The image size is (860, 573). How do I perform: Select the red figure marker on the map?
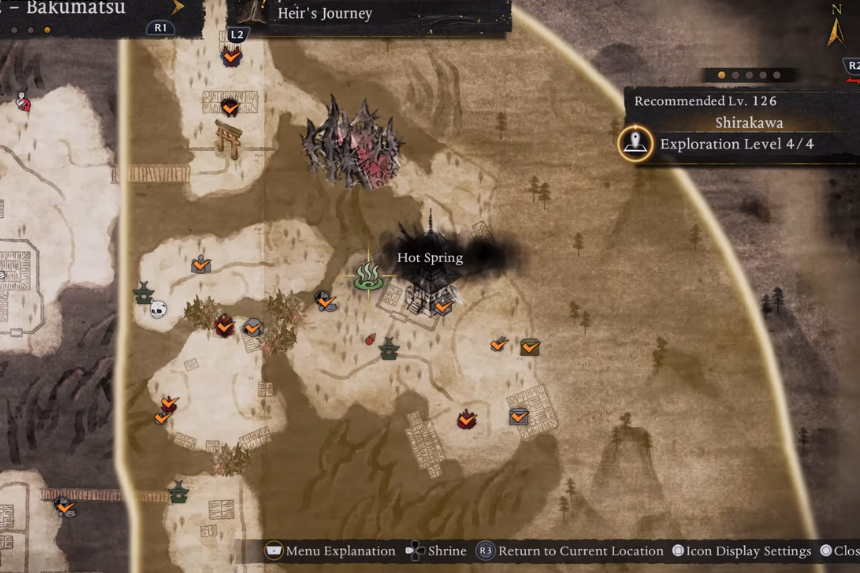22,100
